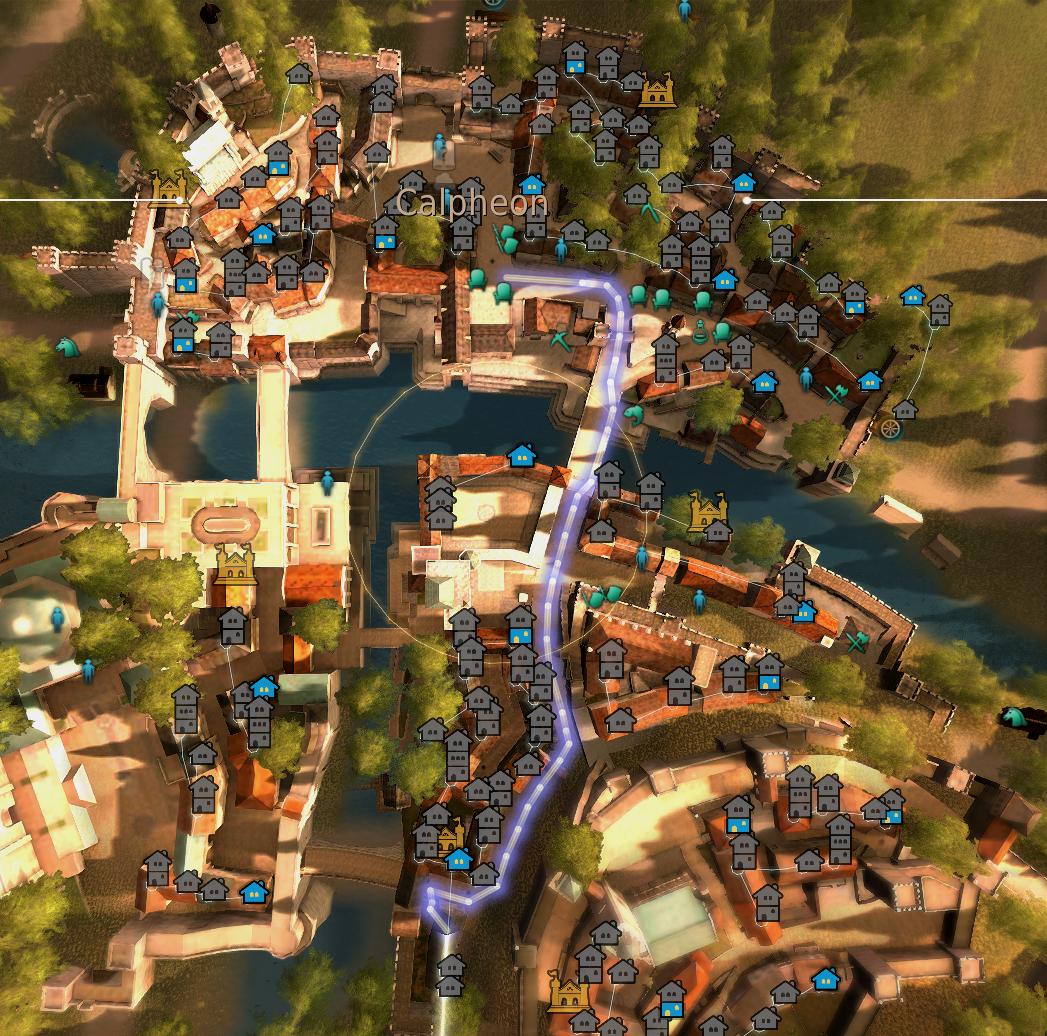The height and width of the screenshot is (1036, 1047).
Task: Open the wagon wheel map marker
Action: click(x=889, y=428)
